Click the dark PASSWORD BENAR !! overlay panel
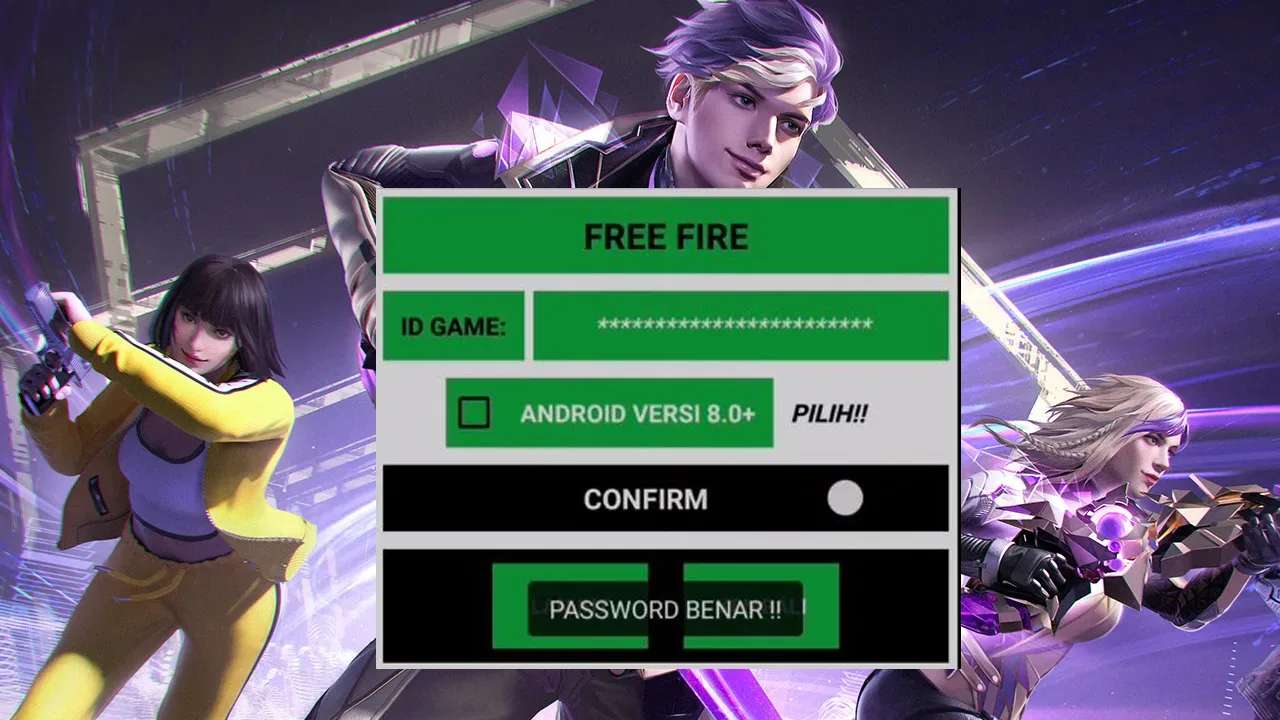The width and height of the screenshot is (1280, 720). 665,608
